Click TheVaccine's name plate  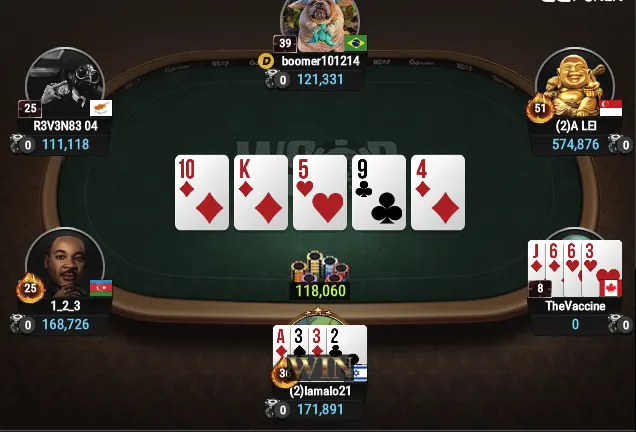coord(575,306)
